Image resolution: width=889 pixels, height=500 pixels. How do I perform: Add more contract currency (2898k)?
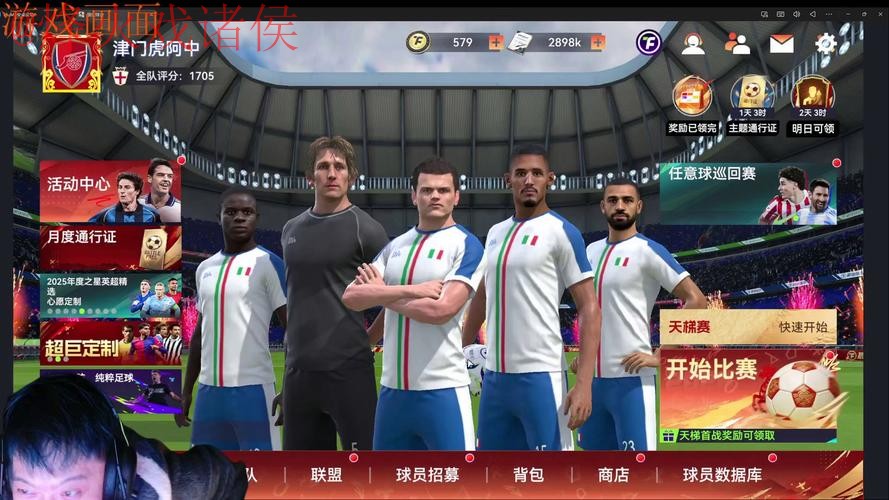coord(598,42)
